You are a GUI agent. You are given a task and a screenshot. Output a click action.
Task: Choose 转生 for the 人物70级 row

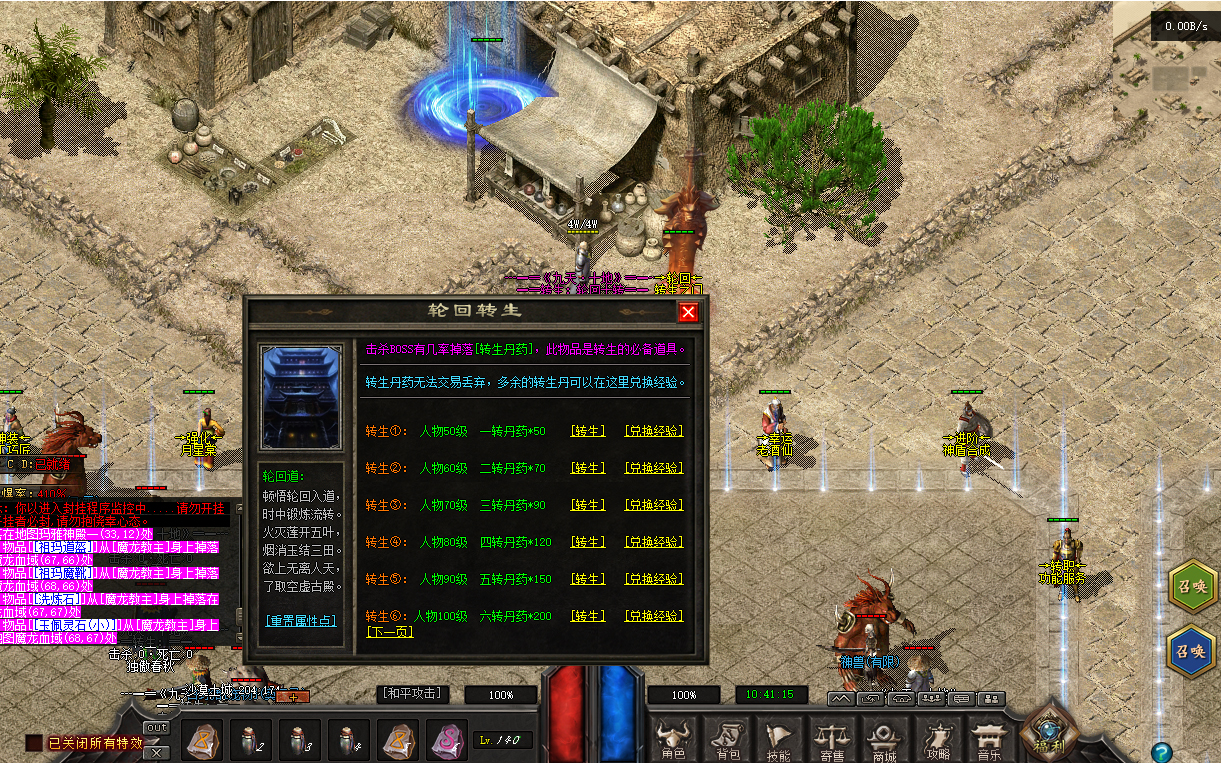click(x=588, y=505)
